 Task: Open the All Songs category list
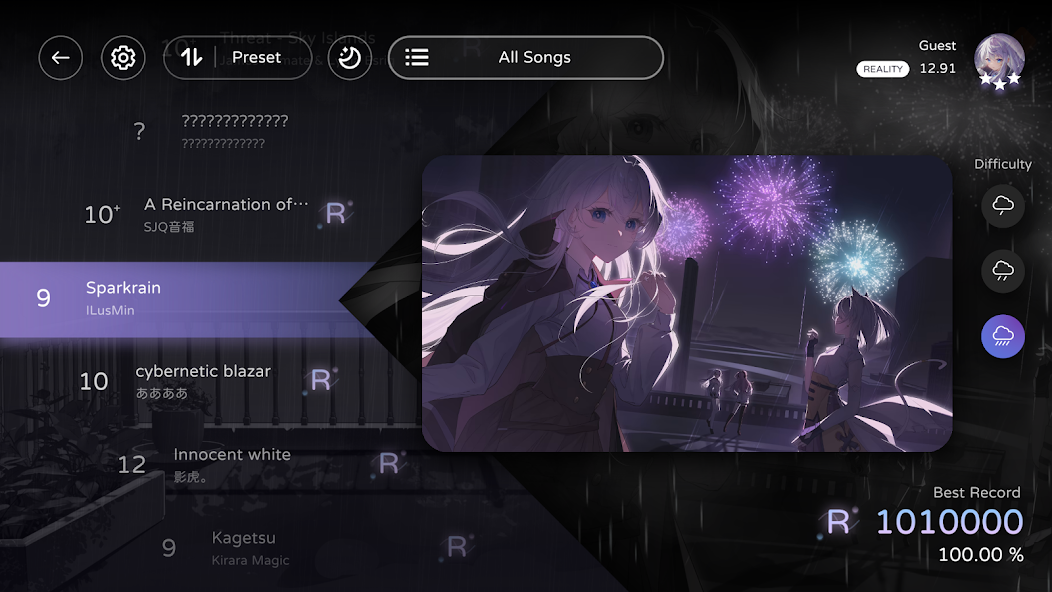click(x=525, y=58)
